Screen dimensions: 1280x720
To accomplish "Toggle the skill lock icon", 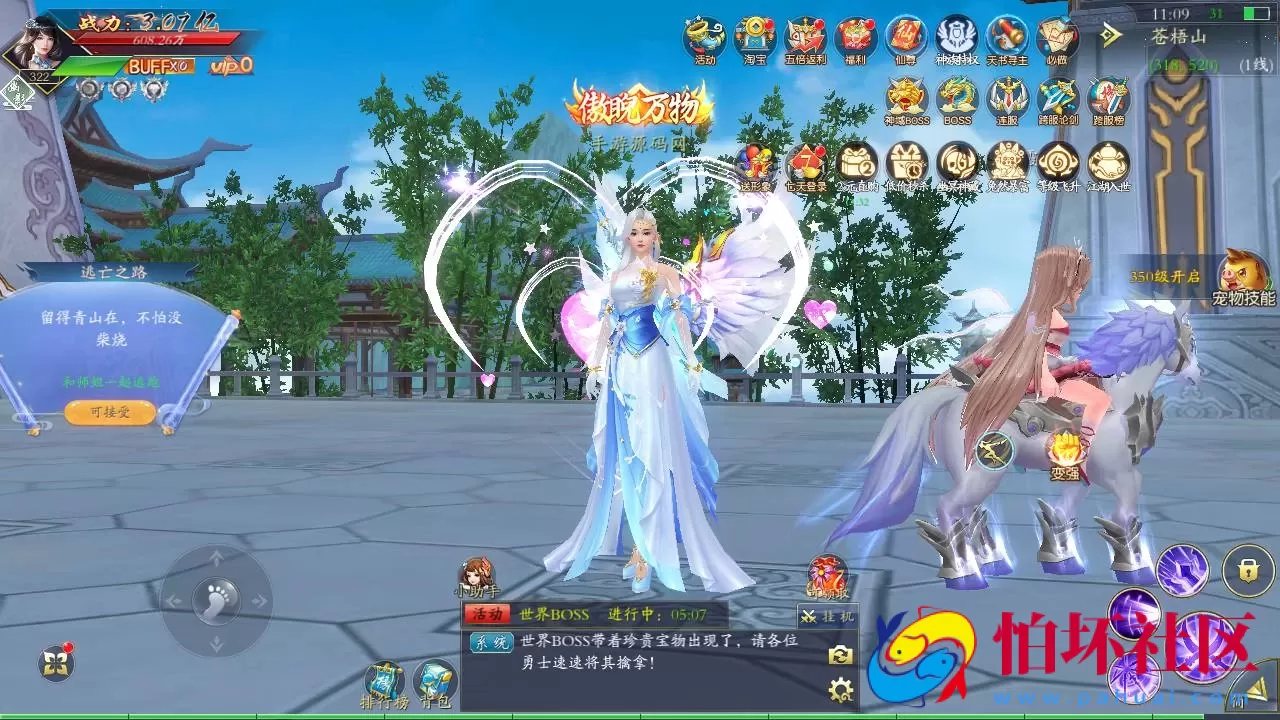I will pyautogui.click(x=1249, y=568).
